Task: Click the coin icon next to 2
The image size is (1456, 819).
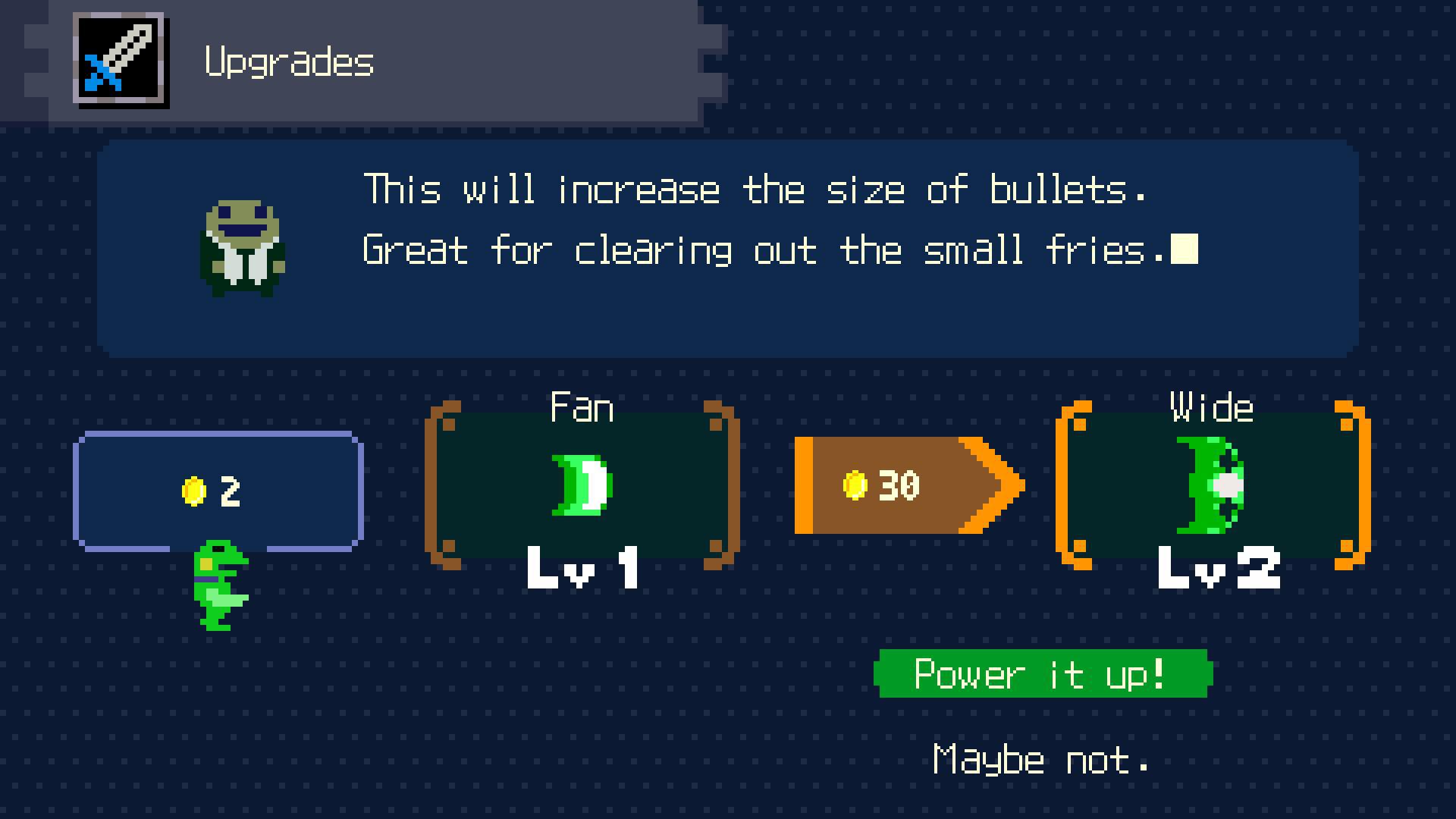Action: pos(192,489)
